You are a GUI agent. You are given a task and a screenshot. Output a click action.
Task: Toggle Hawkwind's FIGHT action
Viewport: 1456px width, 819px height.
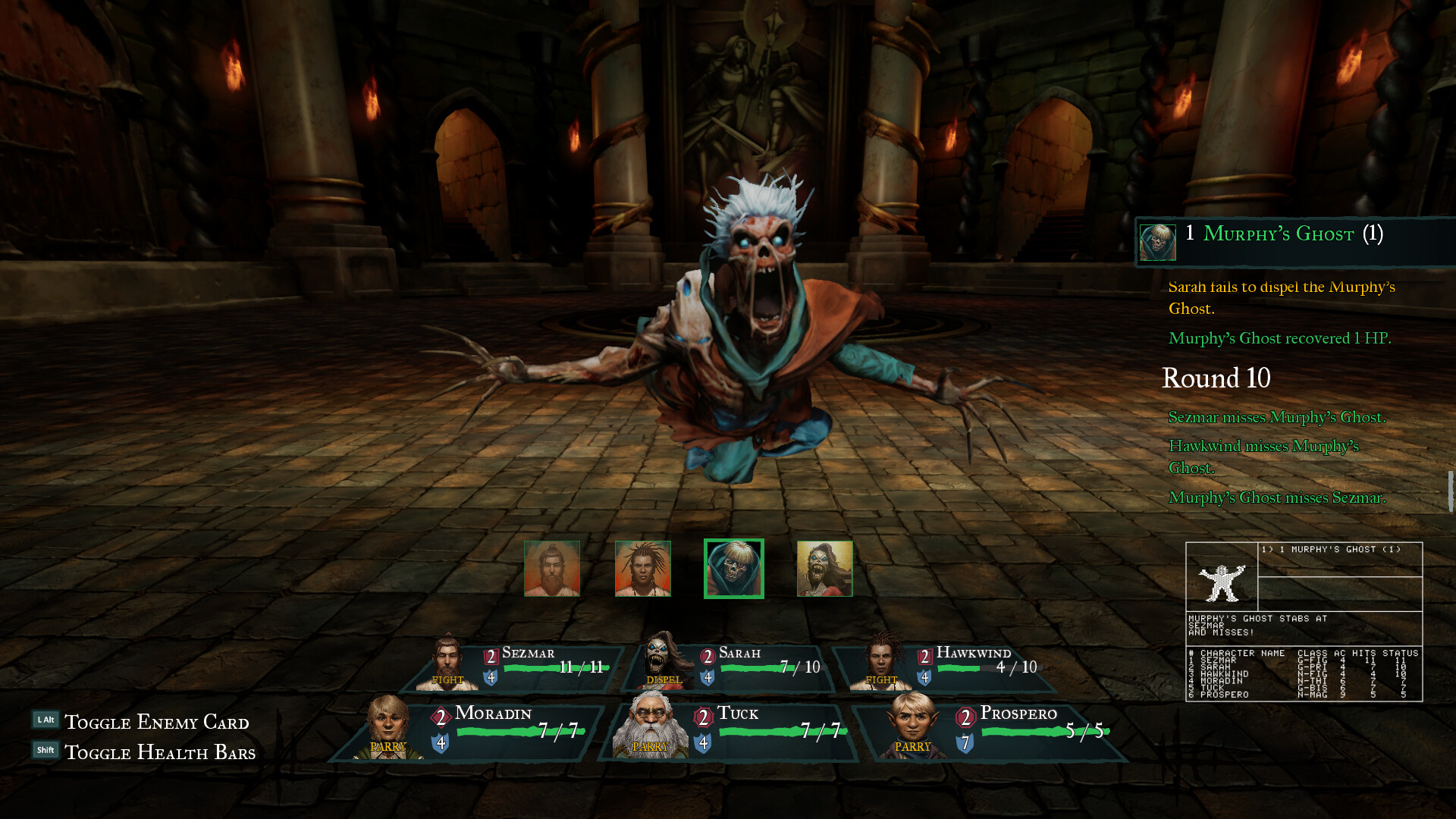[880, 680]
